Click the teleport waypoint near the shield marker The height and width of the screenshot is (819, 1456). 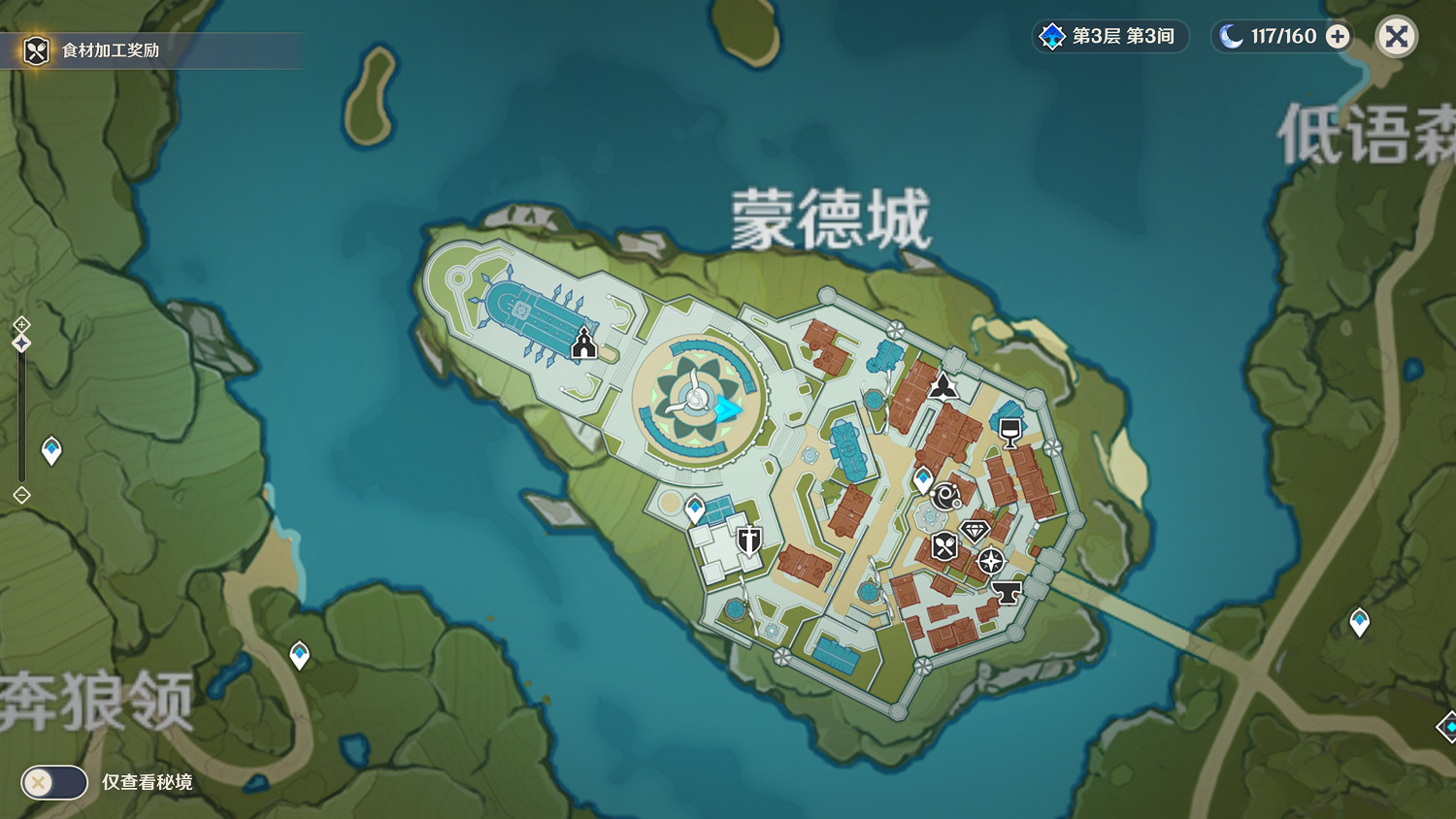point(693,506)
